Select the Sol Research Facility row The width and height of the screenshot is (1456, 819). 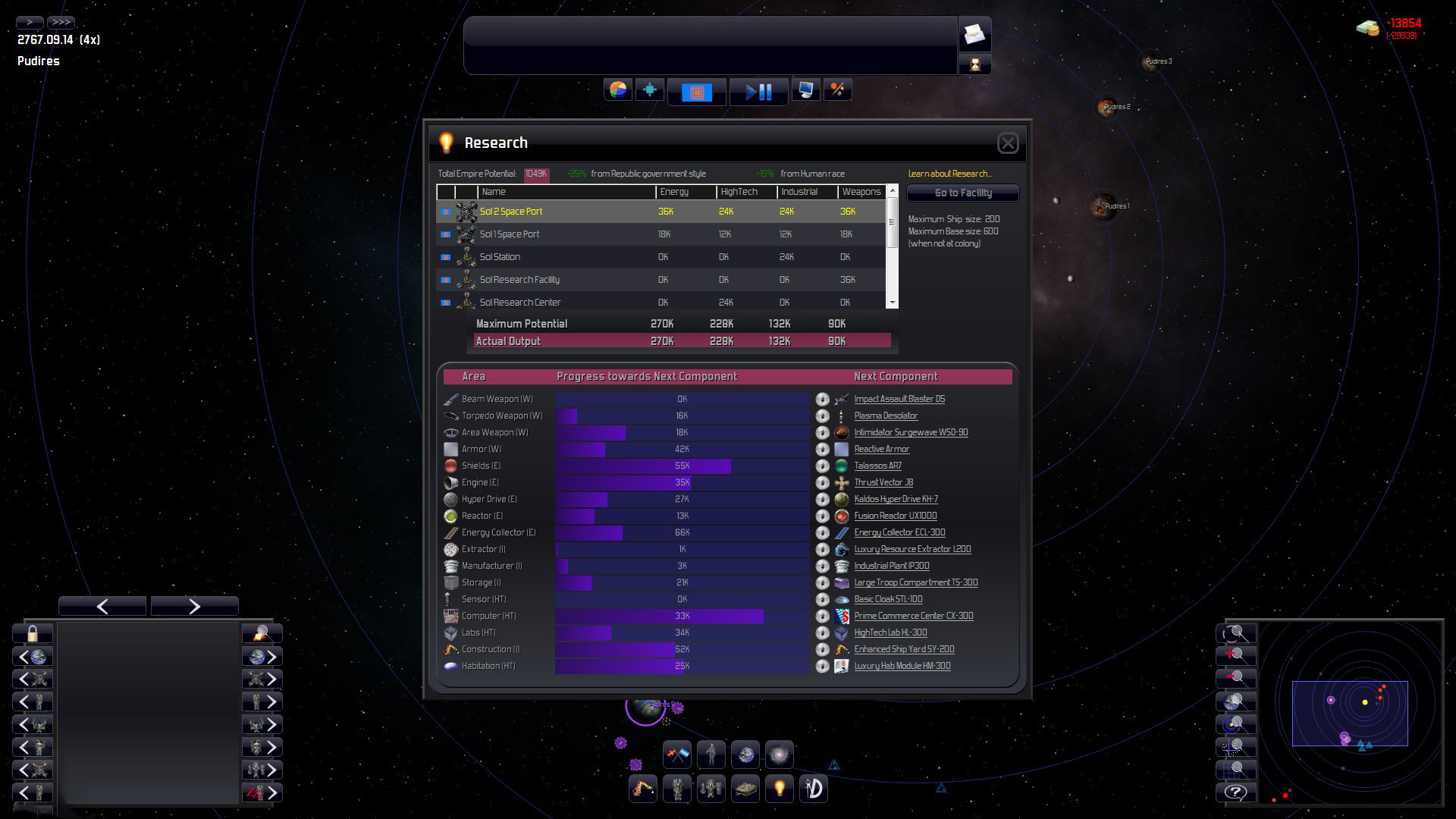519,280
